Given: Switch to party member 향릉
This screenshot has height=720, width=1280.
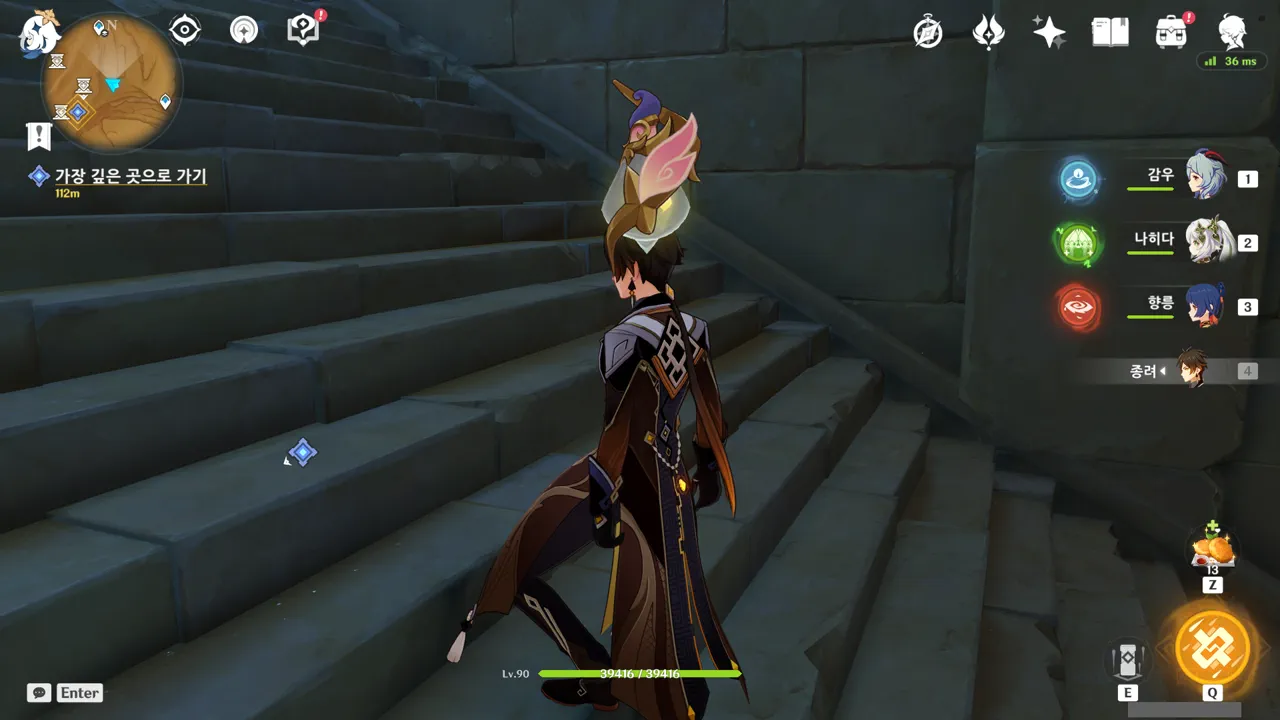Looking at the screenshot, I should point(1205,306).
